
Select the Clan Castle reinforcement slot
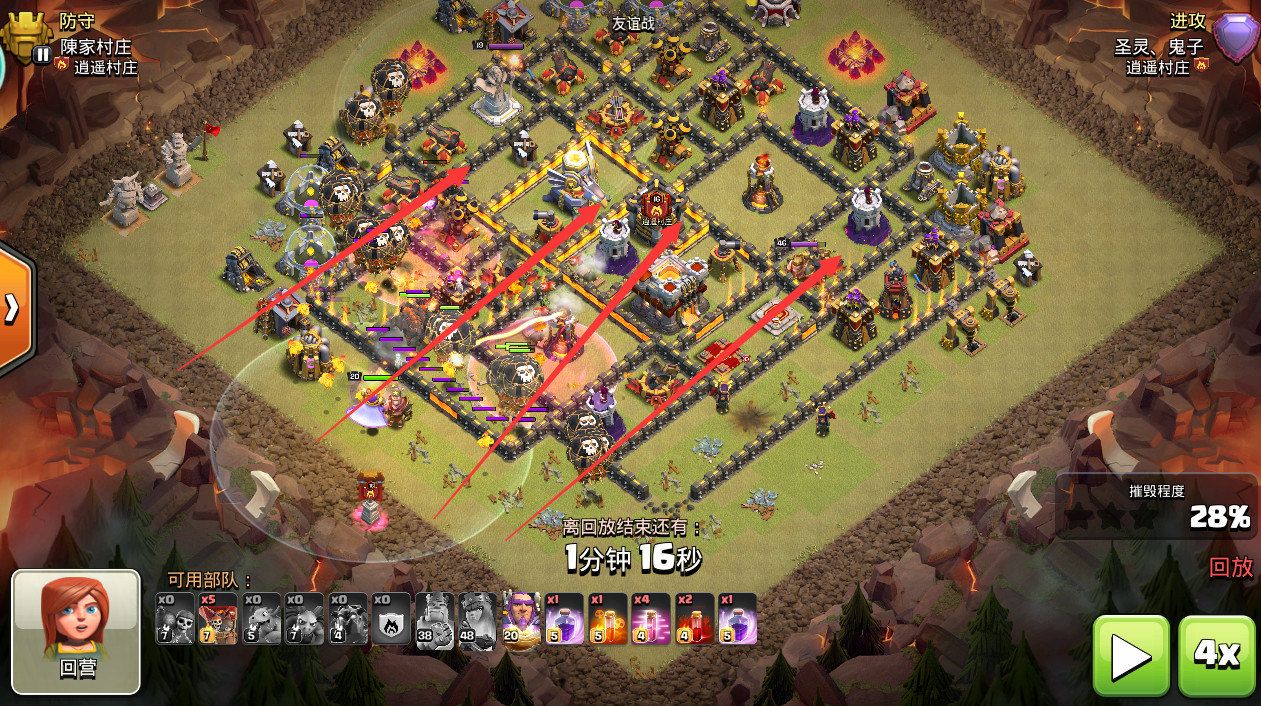[391, 619]
